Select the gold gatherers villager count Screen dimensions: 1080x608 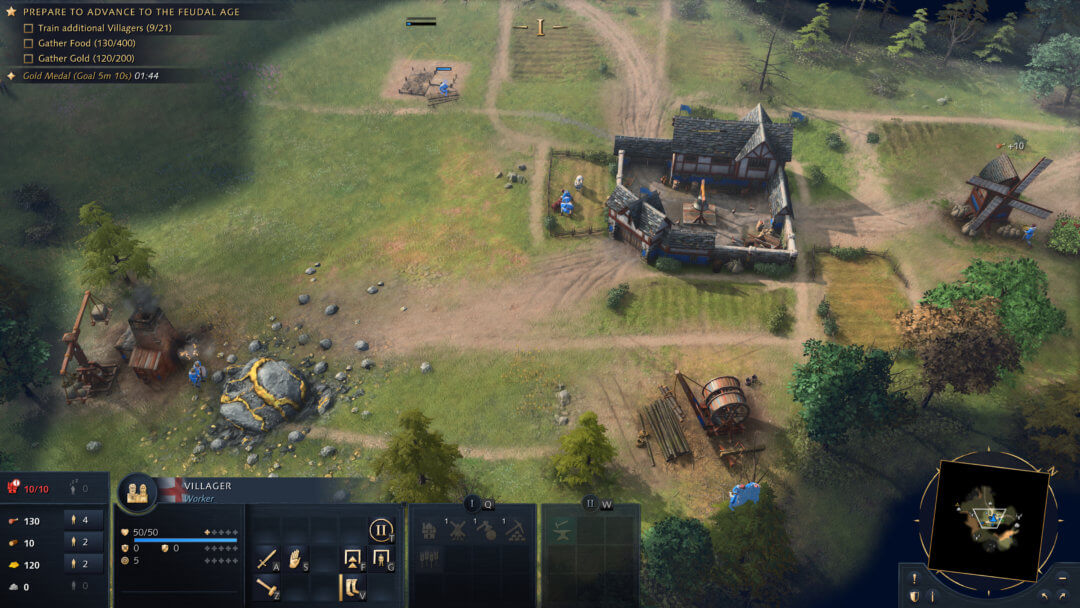click(84, 564)
